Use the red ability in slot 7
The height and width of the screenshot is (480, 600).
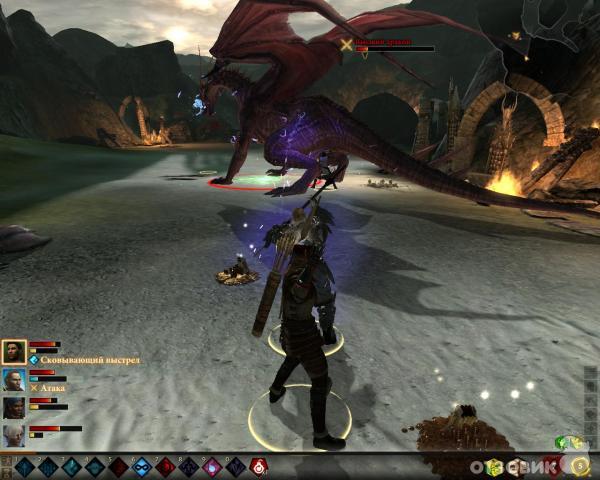point(165,466)
